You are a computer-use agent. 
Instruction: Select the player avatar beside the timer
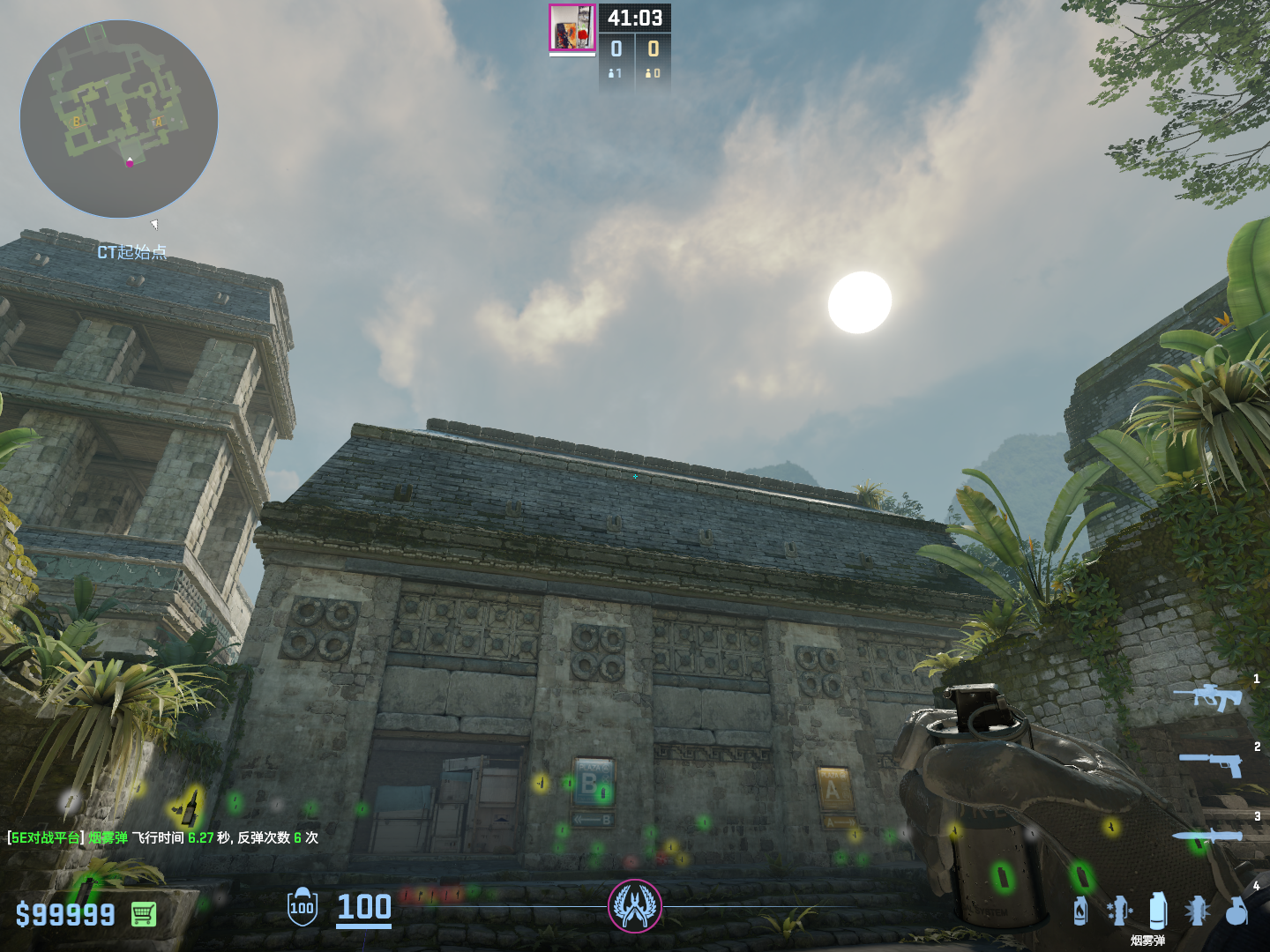coord(572,27)
